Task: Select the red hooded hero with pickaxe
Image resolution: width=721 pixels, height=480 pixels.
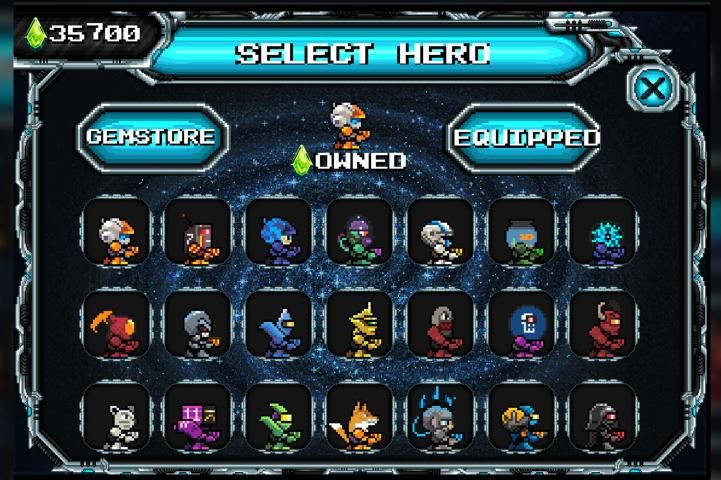Action: (117, 326)
